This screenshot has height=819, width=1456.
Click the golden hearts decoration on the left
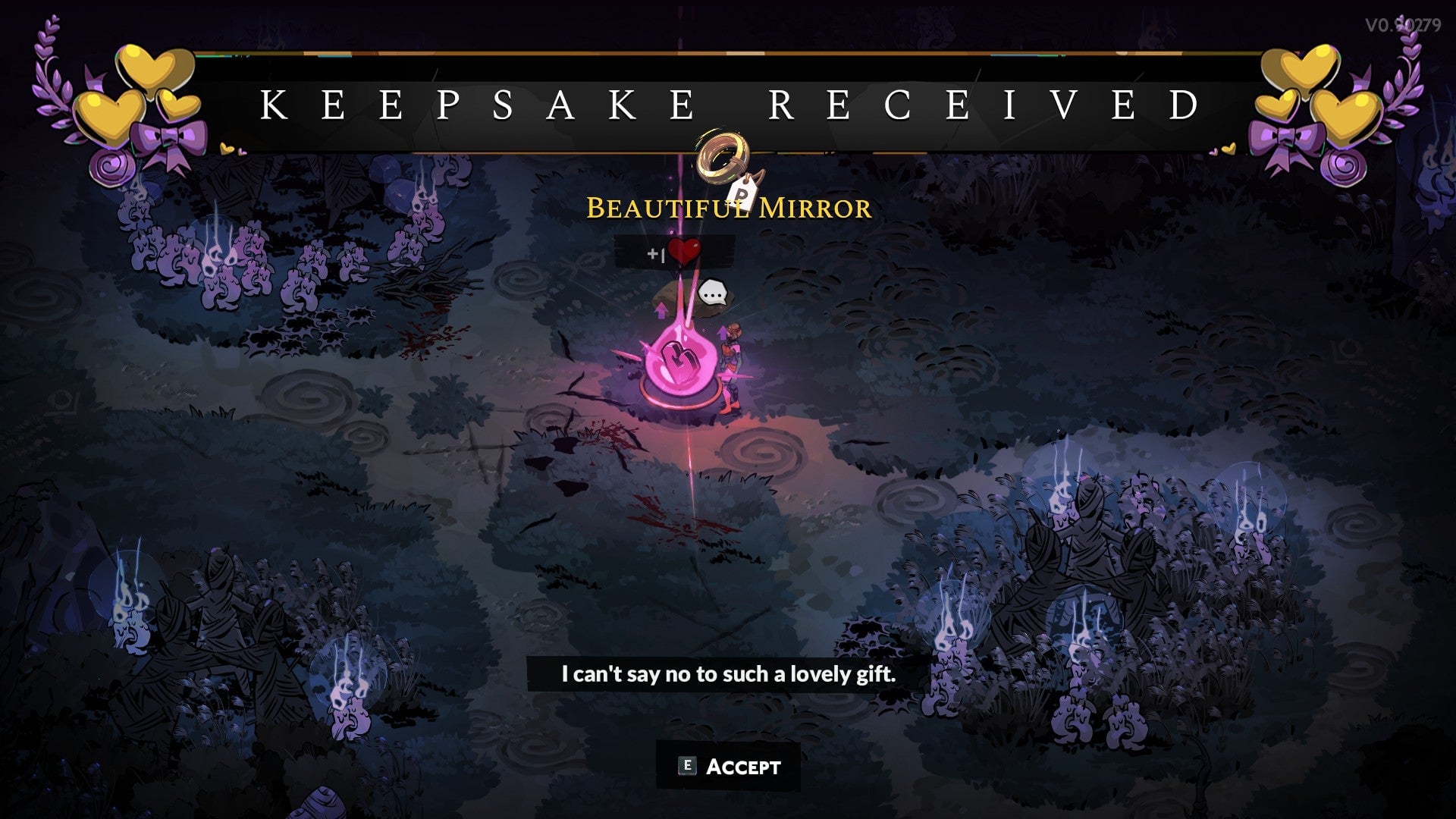pyautogui.click(x=136, y=91)
